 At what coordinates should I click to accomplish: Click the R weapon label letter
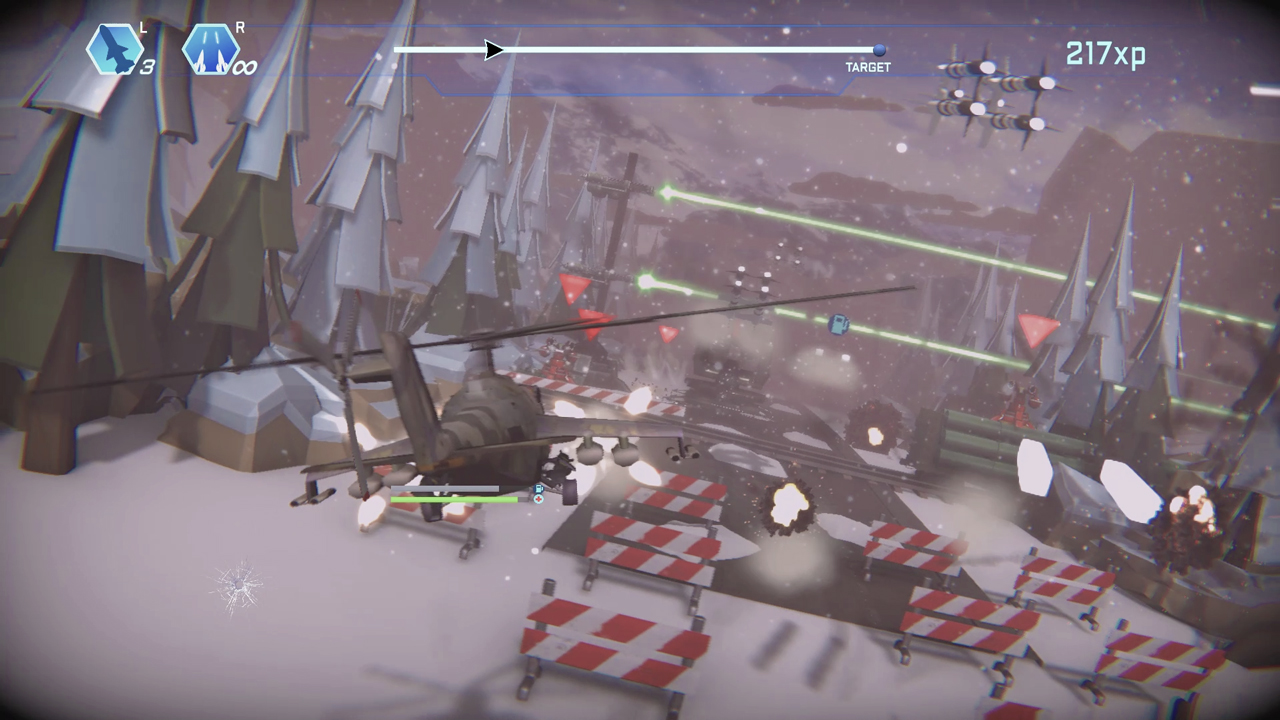tap(241, 28)
